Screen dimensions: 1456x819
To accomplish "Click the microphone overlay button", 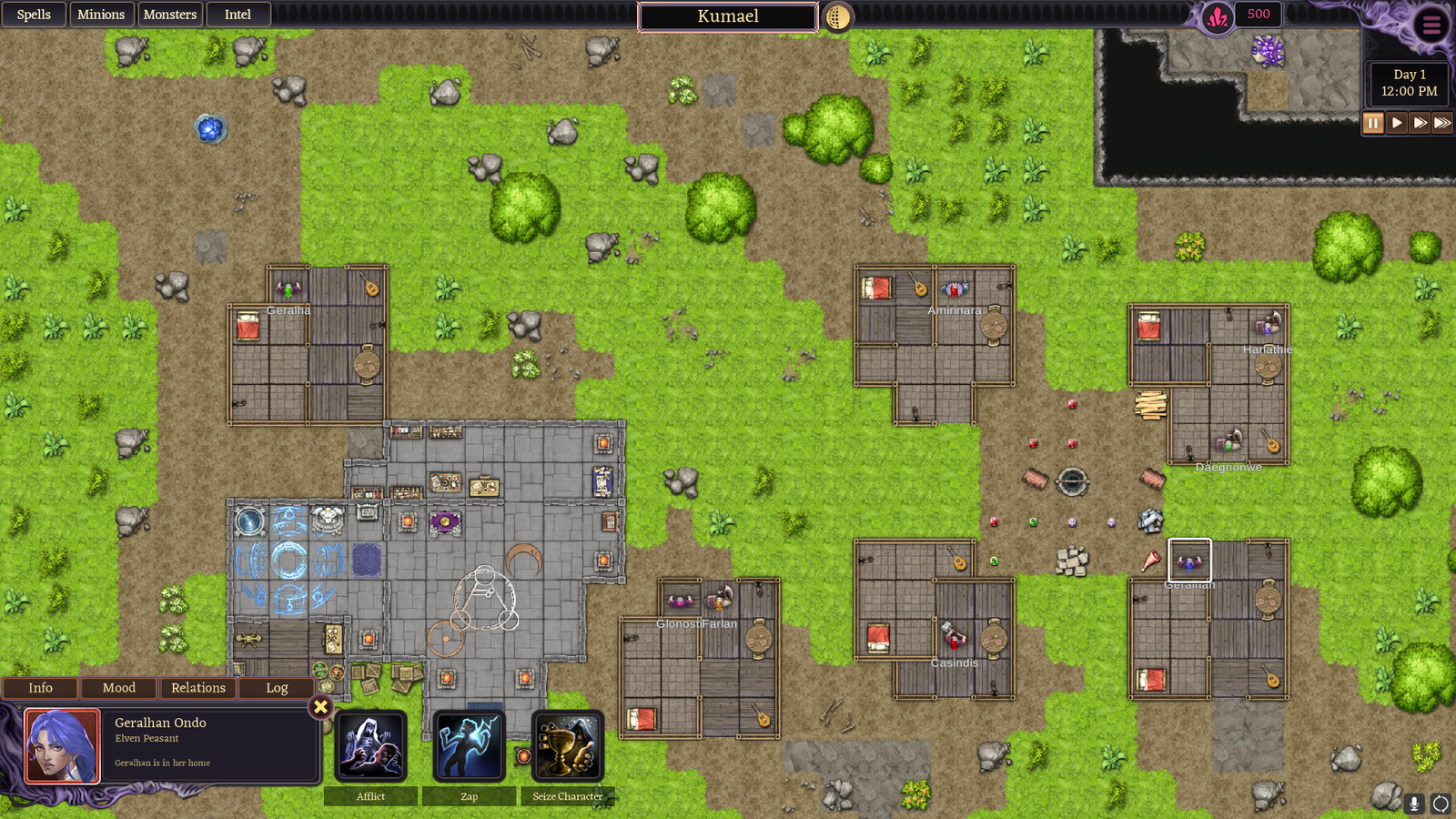I will click(1414, 803).
